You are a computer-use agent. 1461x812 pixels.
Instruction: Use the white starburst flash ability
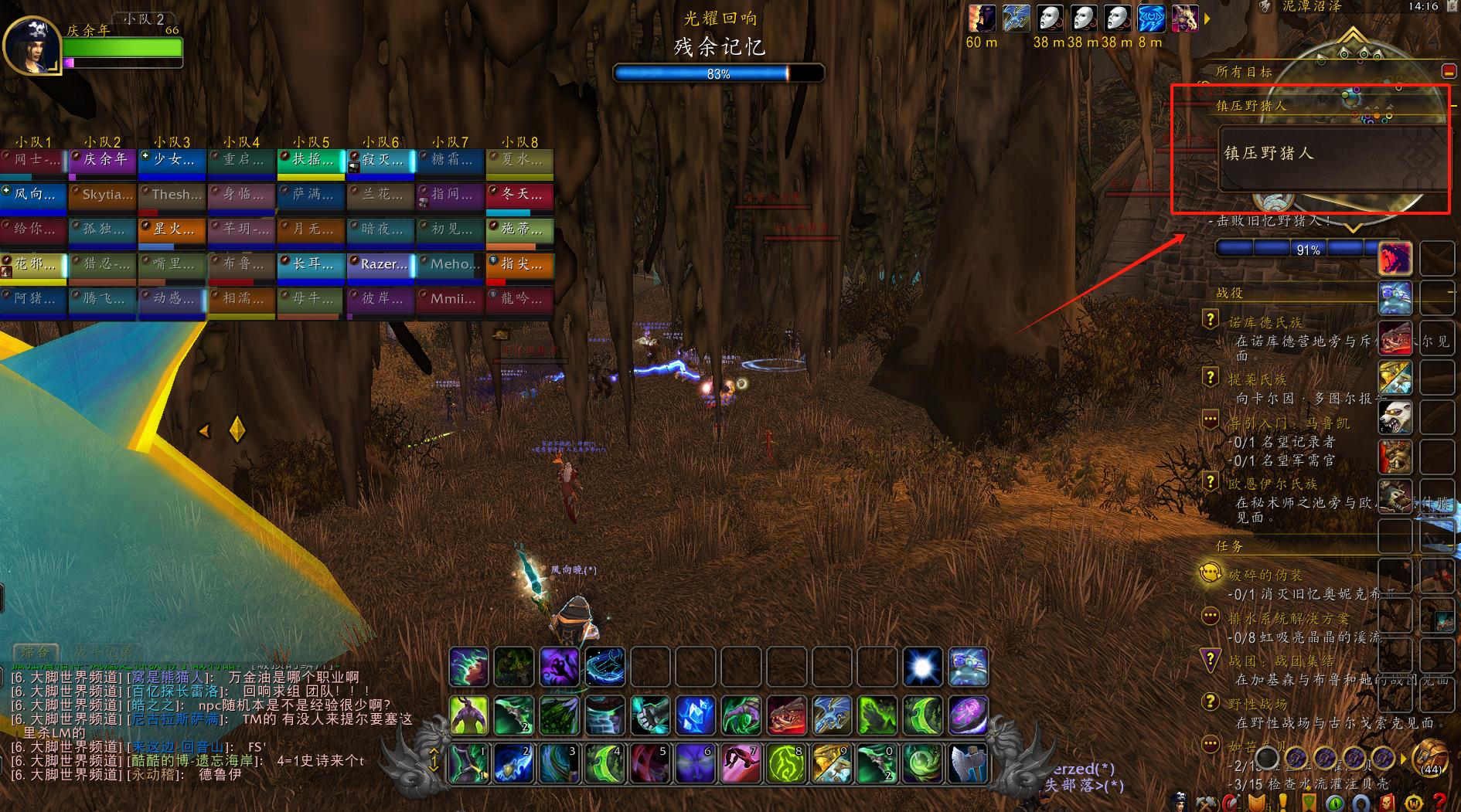coord(923,667)
